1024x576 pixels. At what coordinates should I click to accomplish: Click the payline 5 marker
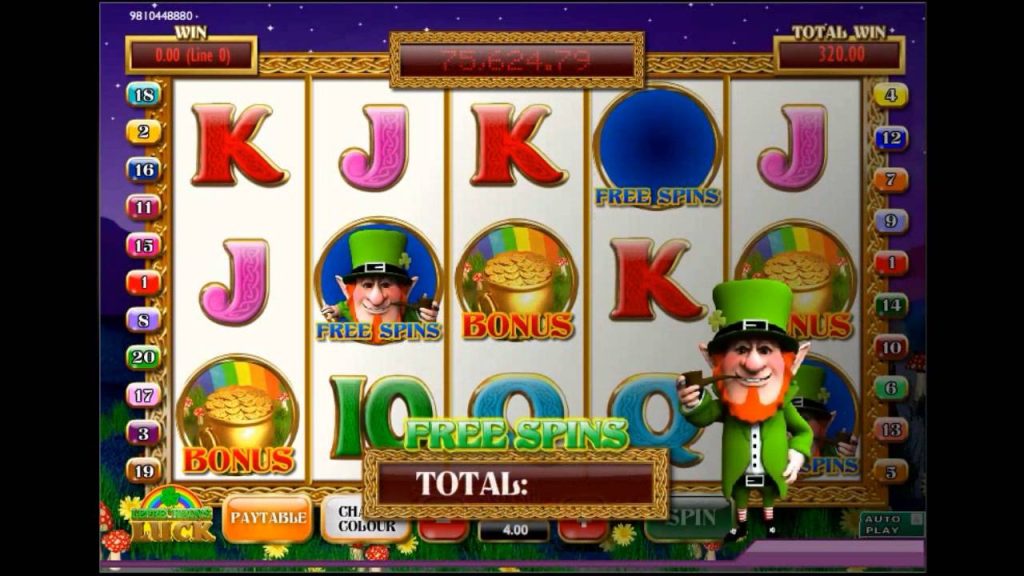coord(891,471)
